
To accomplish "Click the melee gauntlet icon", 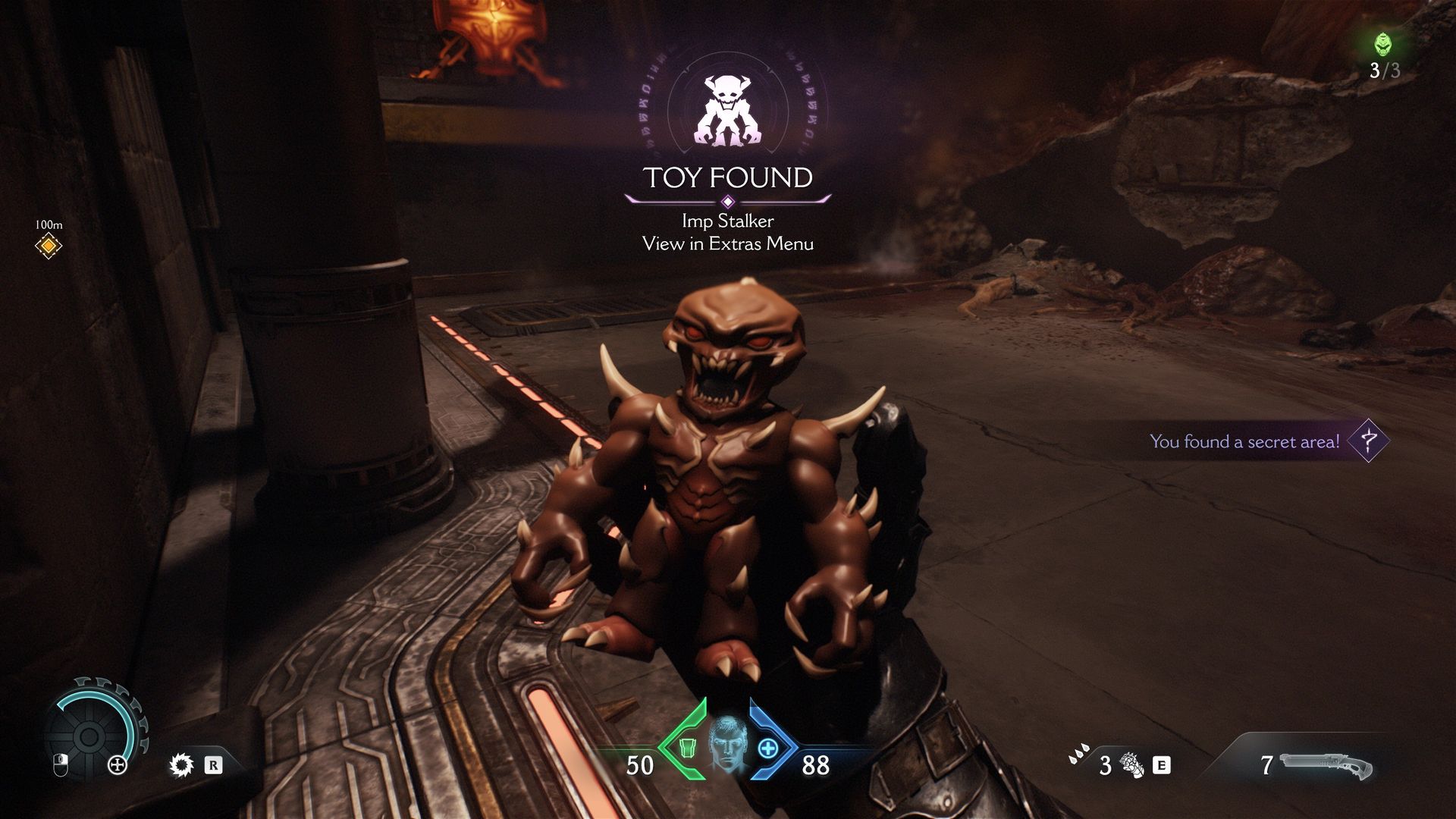I will 1133,765.
